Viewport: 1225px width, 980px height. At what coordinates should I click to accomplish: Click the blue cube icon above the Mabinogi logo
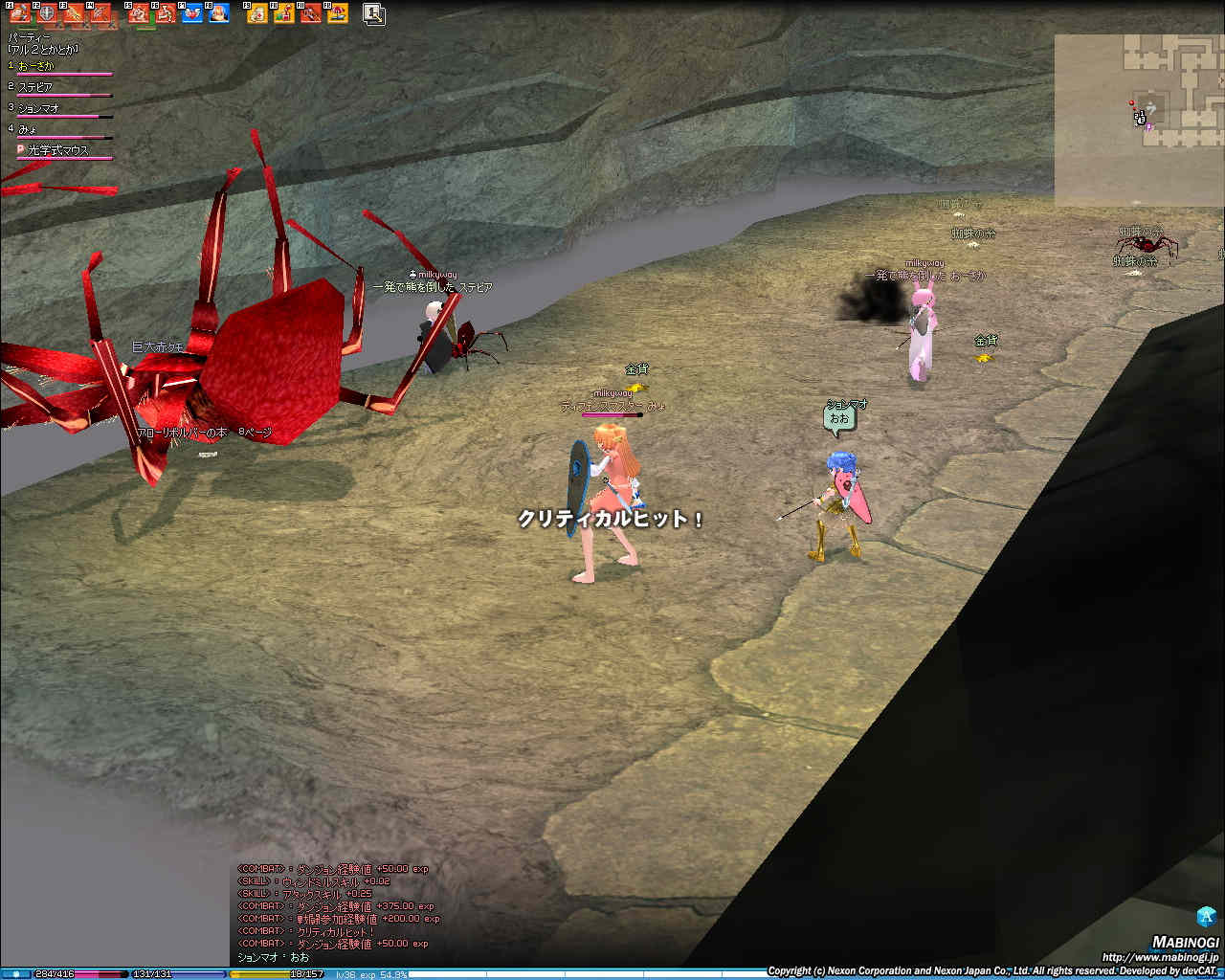[1206, 916]
